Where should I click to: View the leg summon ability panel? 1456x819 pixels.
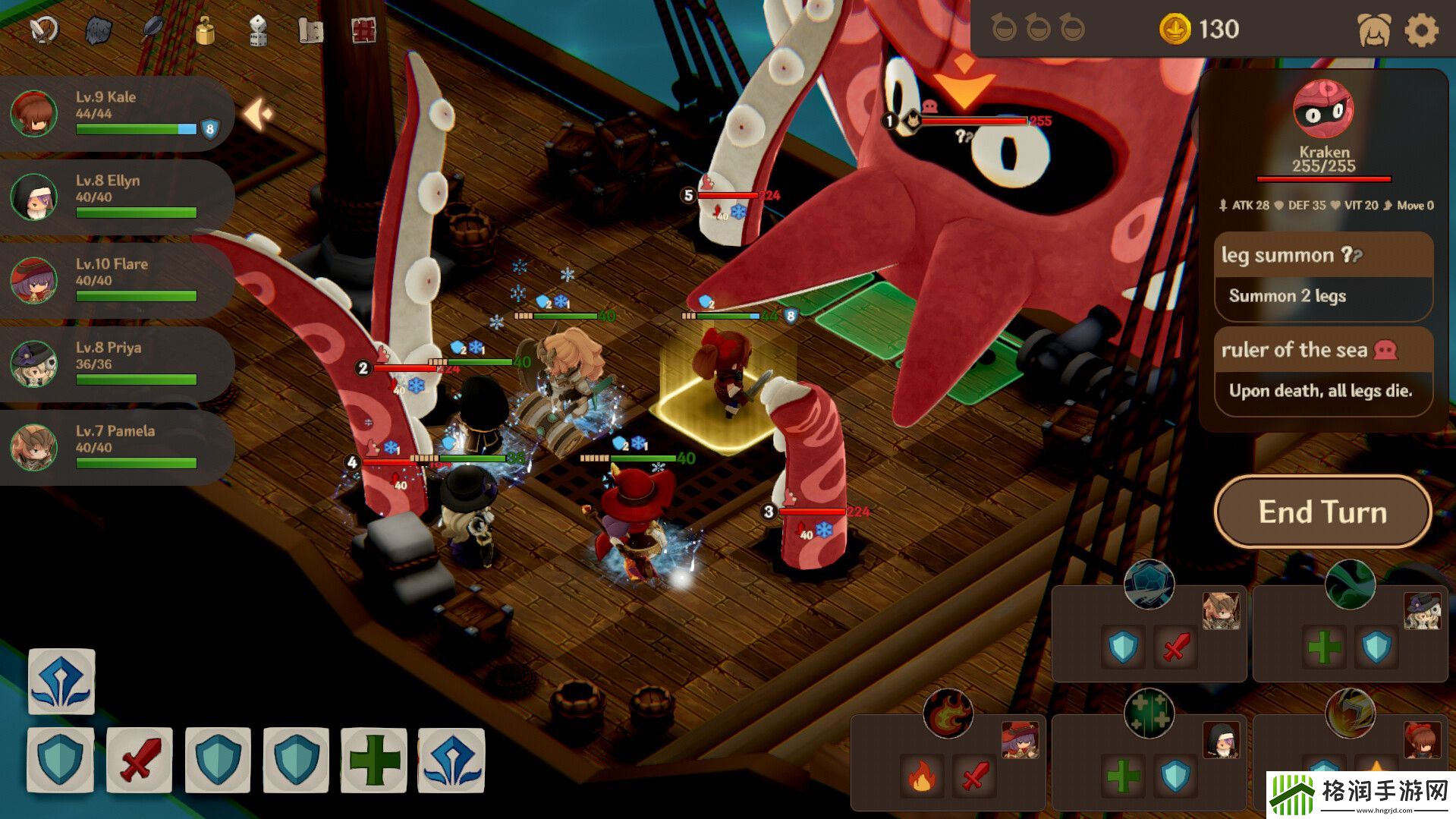coord(1322,276)
